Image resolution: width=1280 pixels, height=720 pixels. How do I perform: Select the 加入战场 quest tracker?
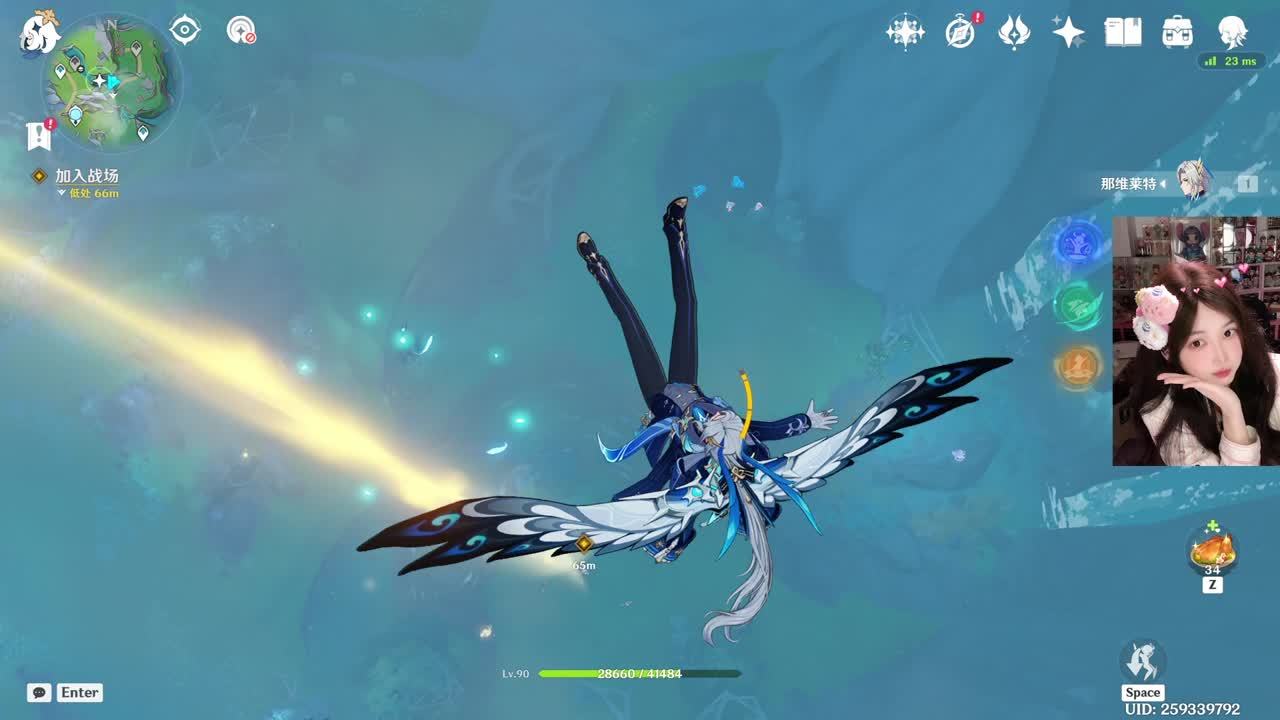[86, 176]
